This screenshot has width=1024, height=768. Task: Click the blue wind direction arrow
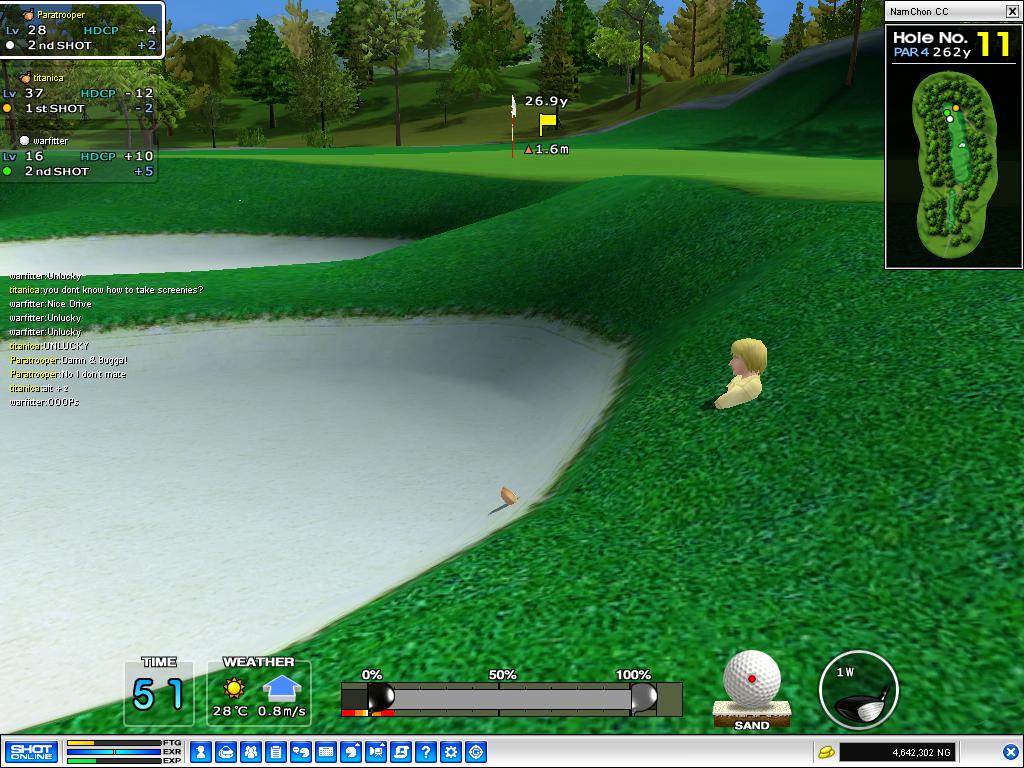(283, 688)
